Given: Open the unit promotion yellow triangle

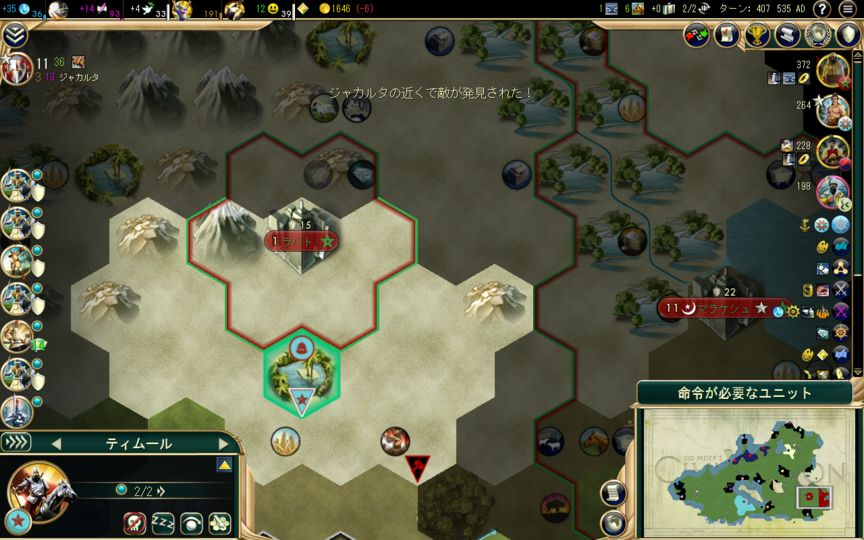Looking at the screenshot, I should click(x=225, y=465).
